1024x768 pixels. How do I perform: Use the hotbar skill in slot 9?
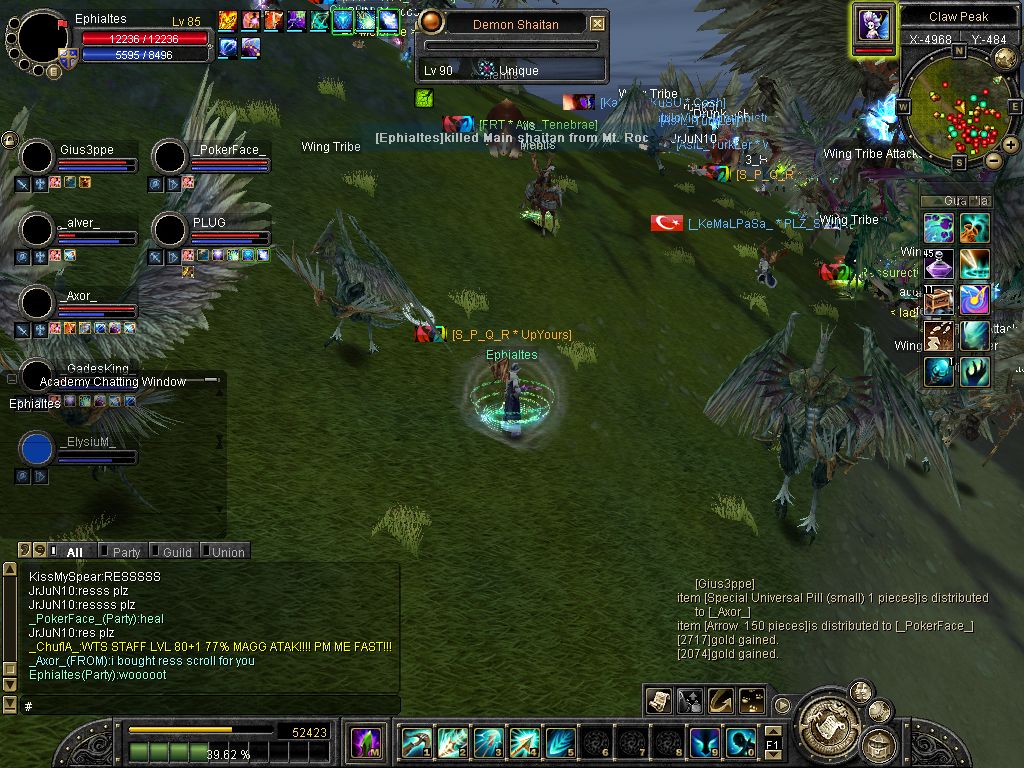click(x=704, y=742)
